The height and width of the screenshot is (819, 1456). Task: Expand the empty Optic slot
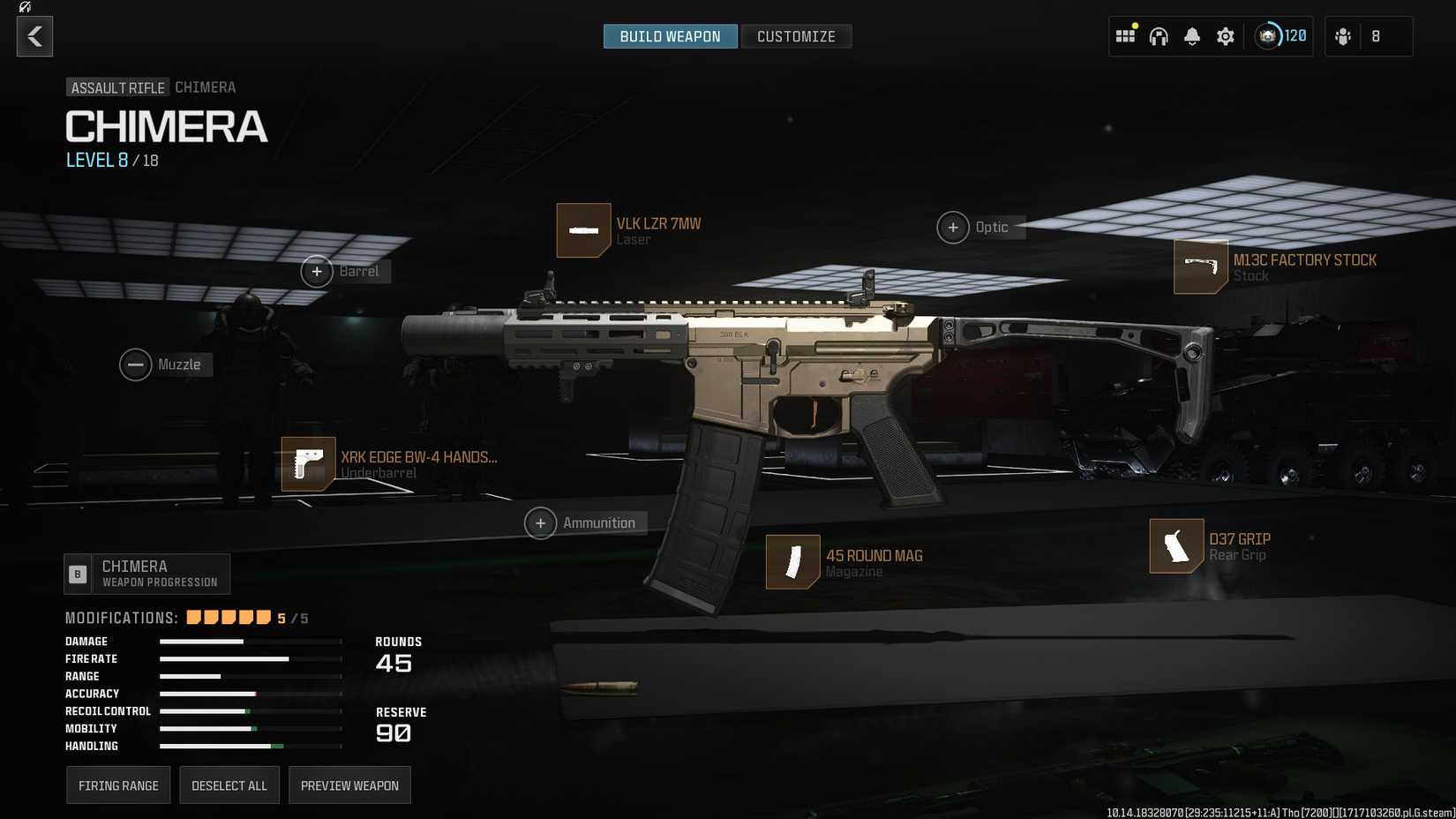tap(953, 227)
